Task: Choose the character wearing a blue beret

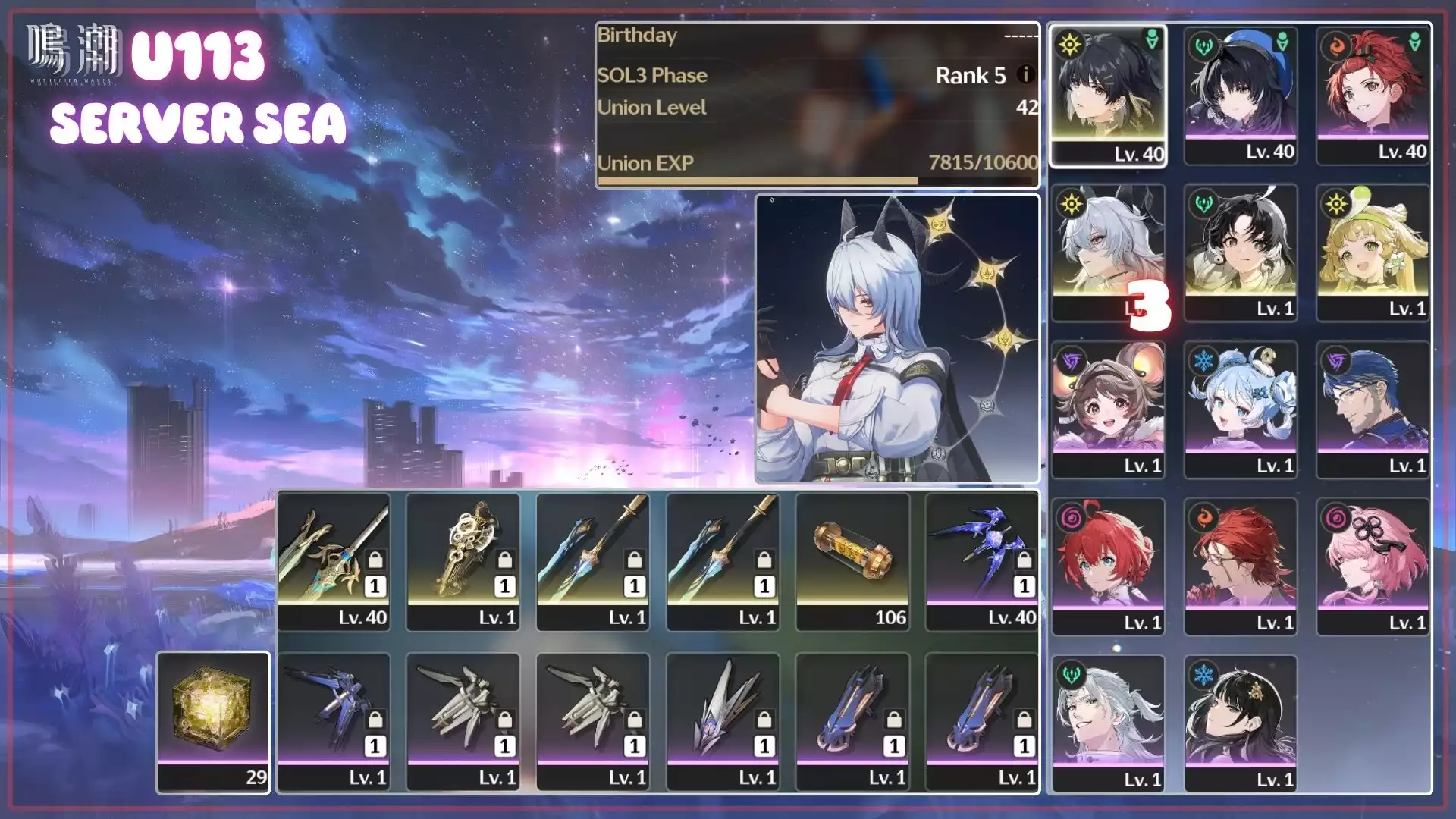Action: point(1241,95)
